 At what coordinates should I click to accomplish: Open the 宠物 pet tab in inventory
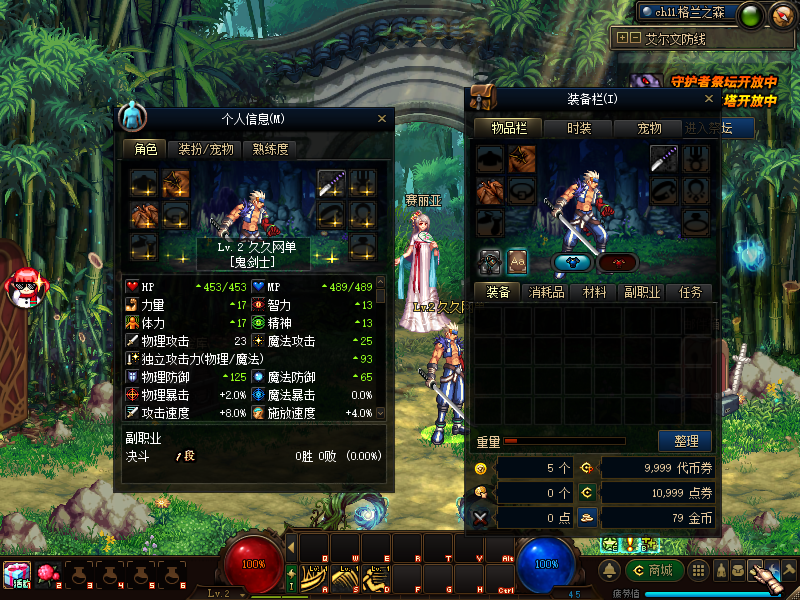click(649, 128)
